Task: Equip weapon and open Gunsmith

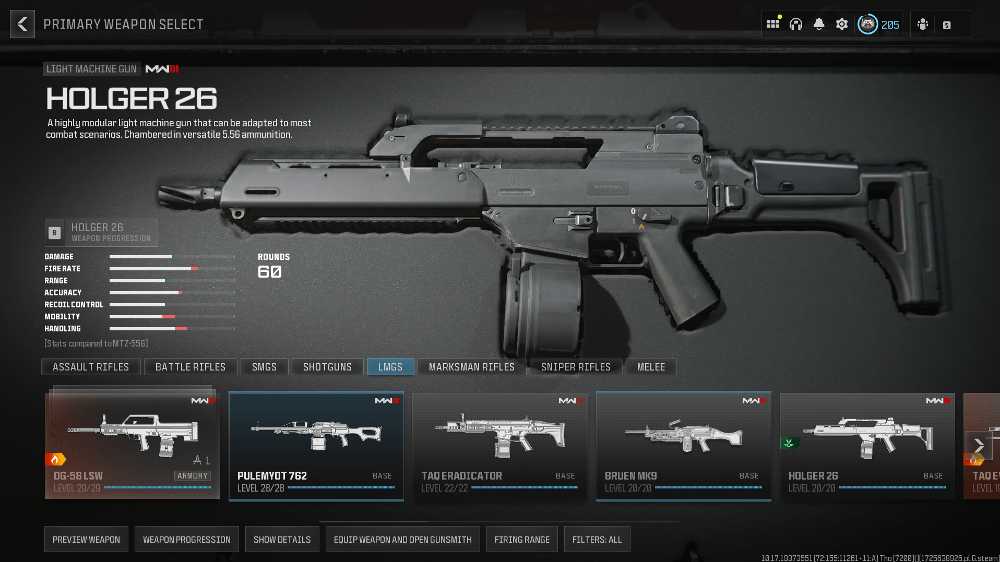Action: pyautogui.click(x=402, y=540)
